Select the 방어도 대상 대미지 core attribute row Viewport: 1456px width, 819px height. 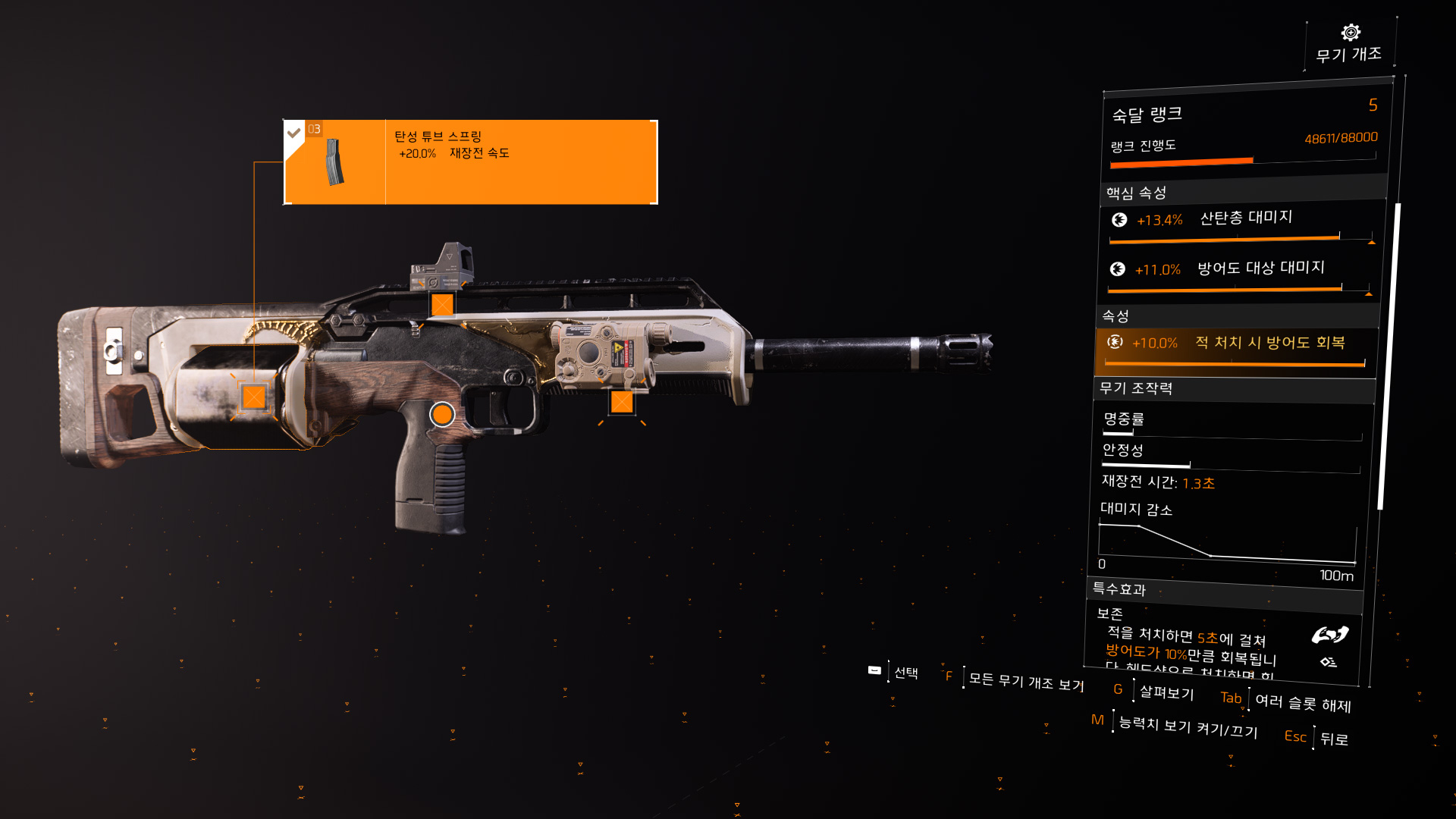[x=1239, y=273]
